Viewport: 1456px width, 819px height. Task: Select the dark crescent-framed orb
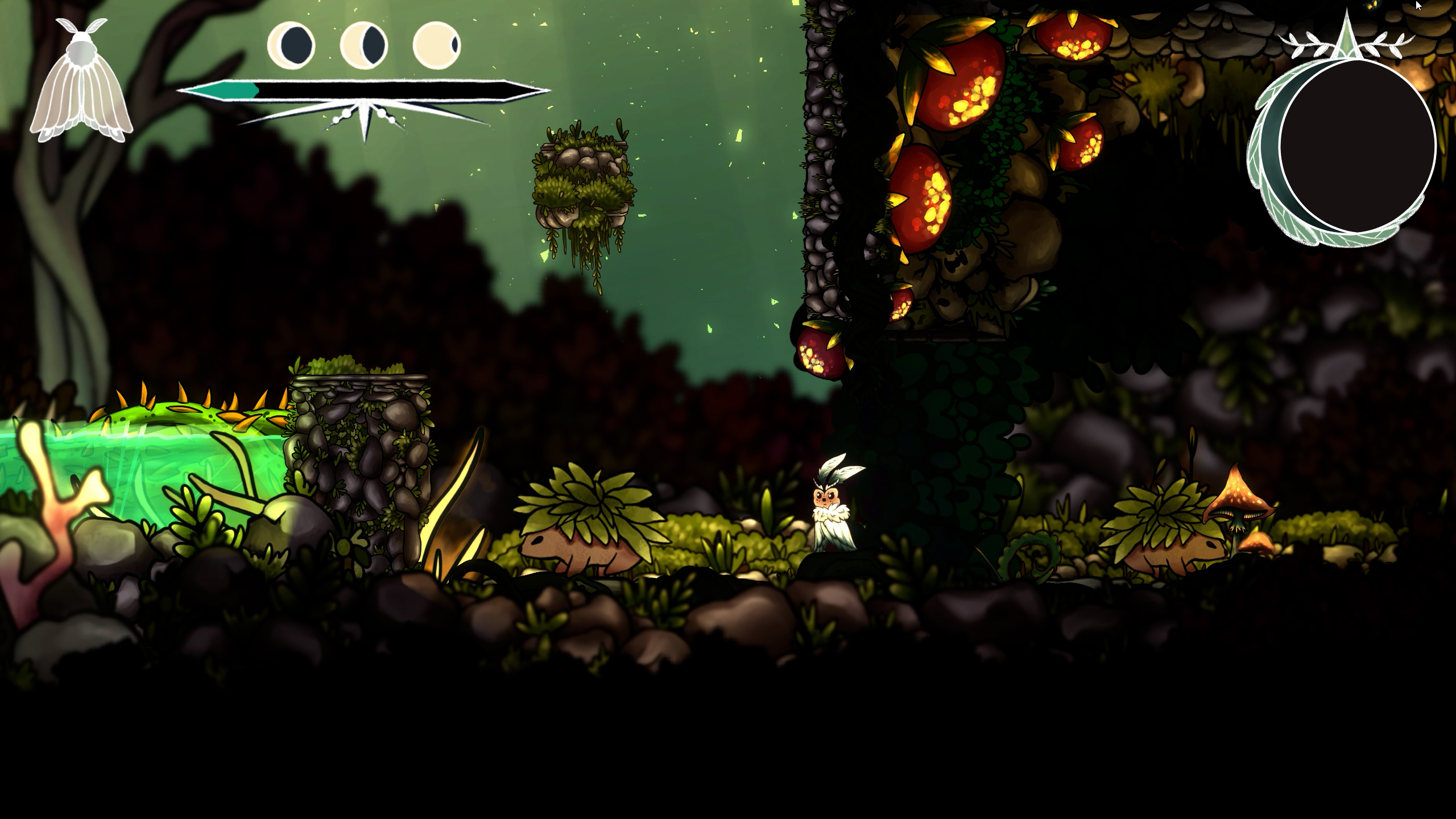(1356, 146)
